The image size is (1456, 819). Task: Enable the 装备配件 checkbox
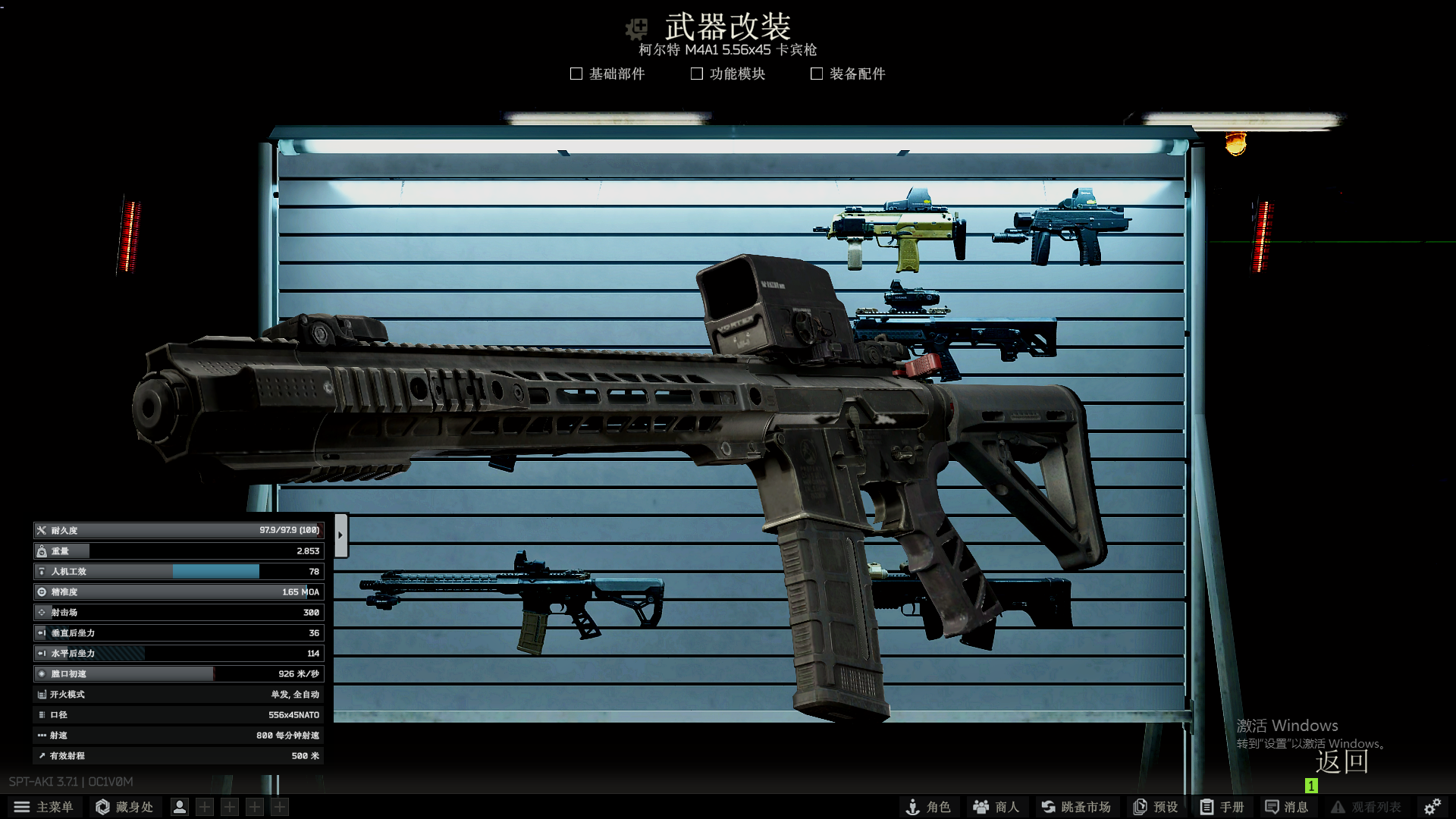coord(816,74)
